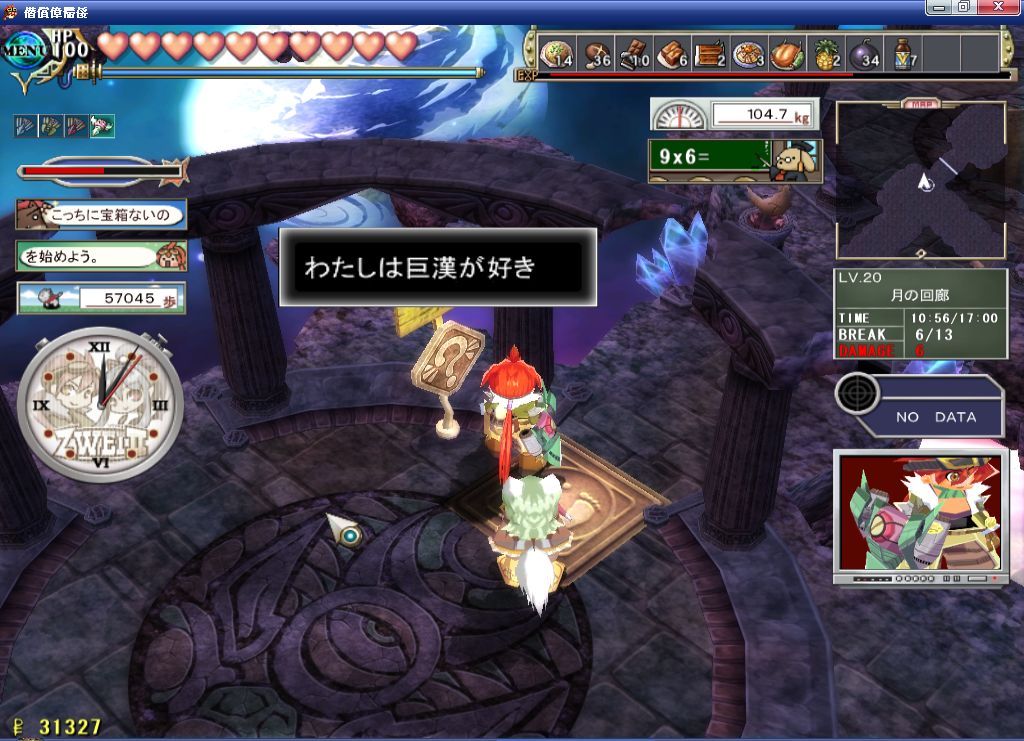Open the pet step counter widget
1024x741 pixels.
tap(101, 298)
